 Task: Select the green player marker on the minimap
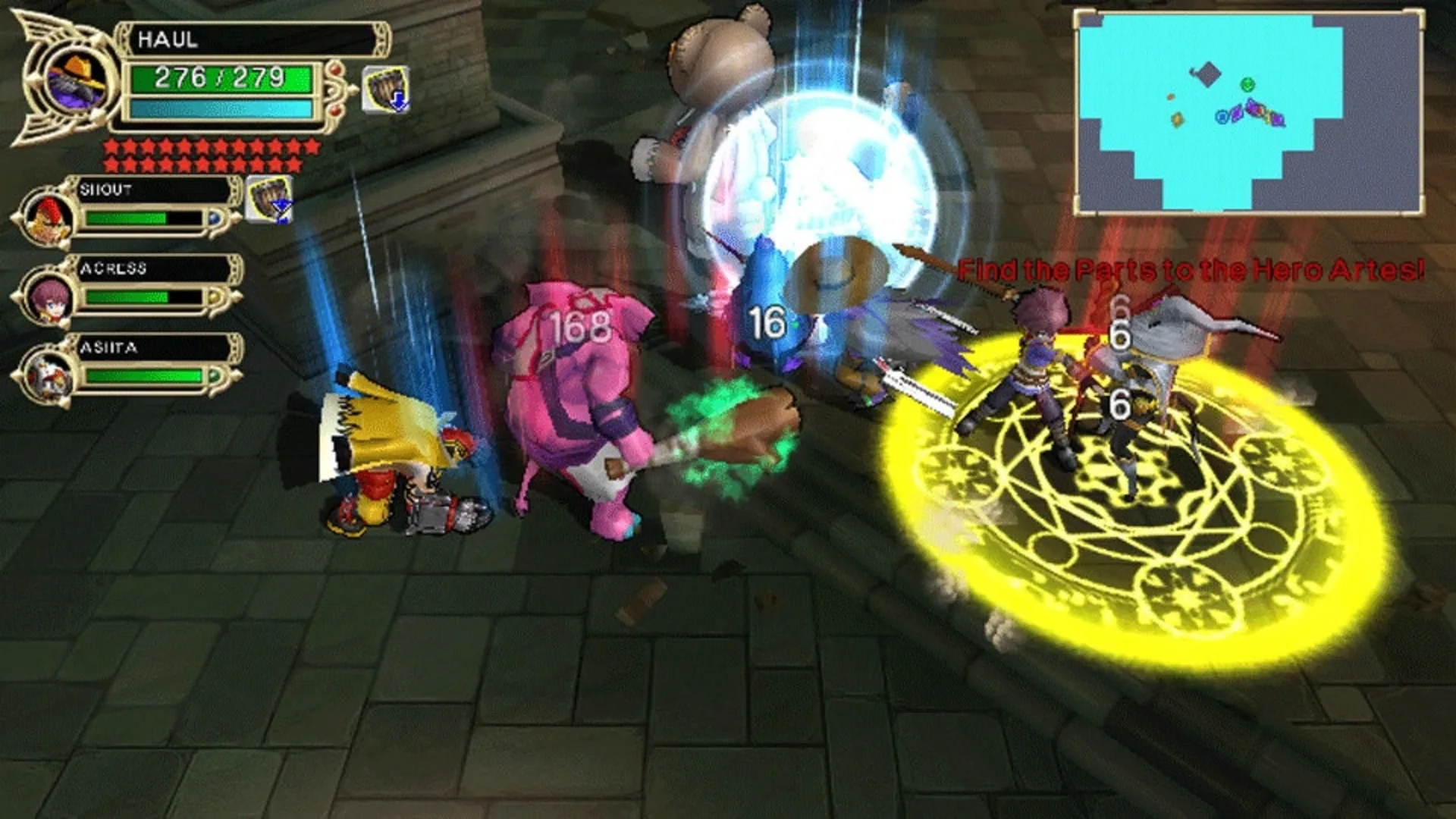pos(1247,84)
